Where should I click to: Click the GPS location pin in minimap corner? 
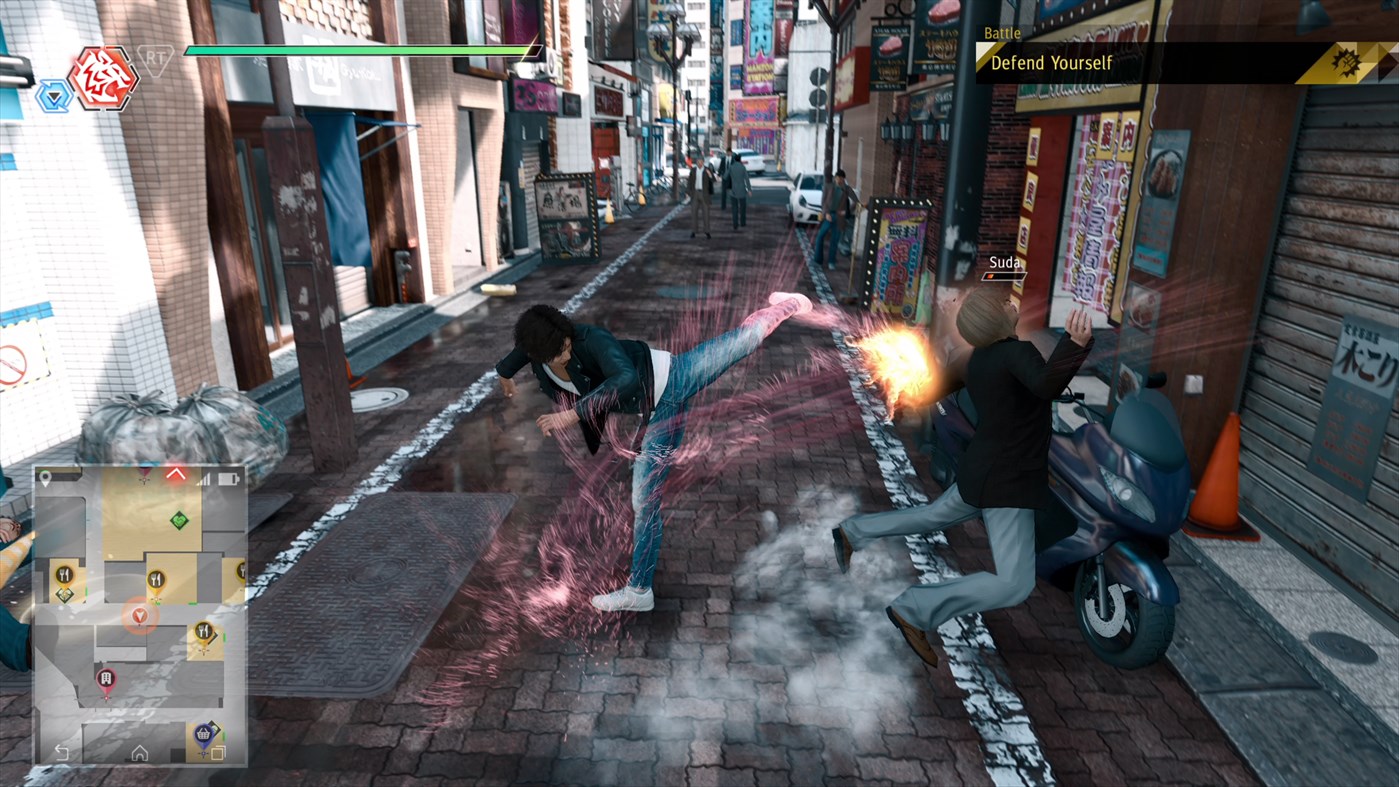tap(47, 478)
